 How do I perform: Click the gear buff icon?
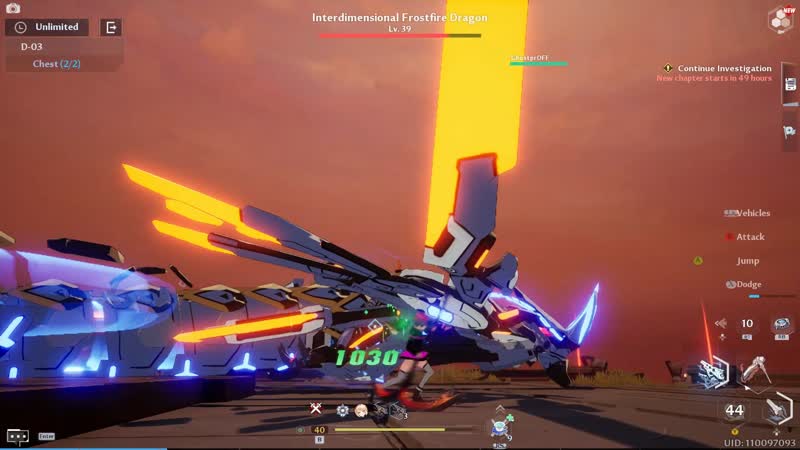coord(342,410)
